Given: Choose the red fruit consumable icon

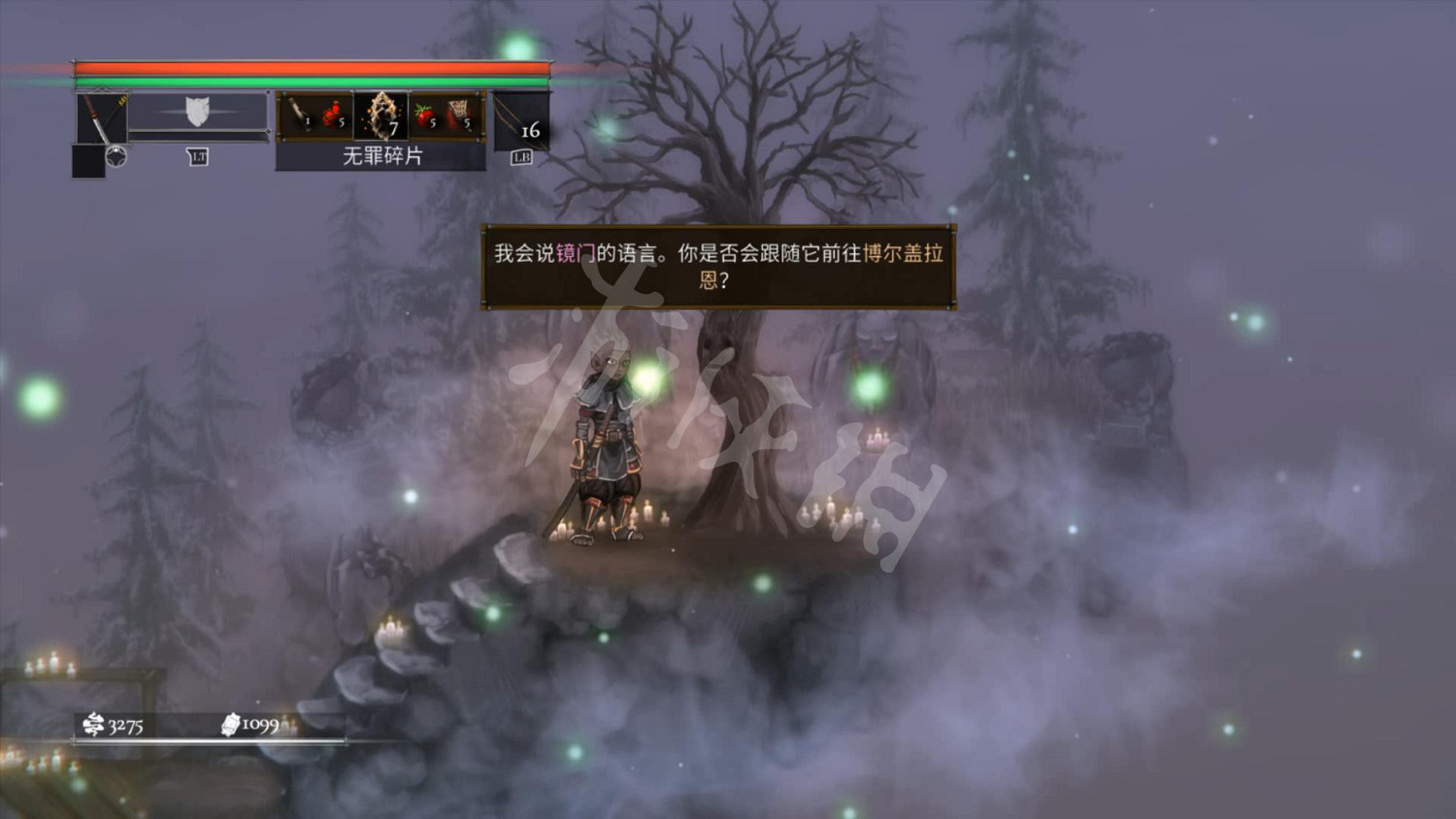Looking at the screenshot, I should coord(426,115).
